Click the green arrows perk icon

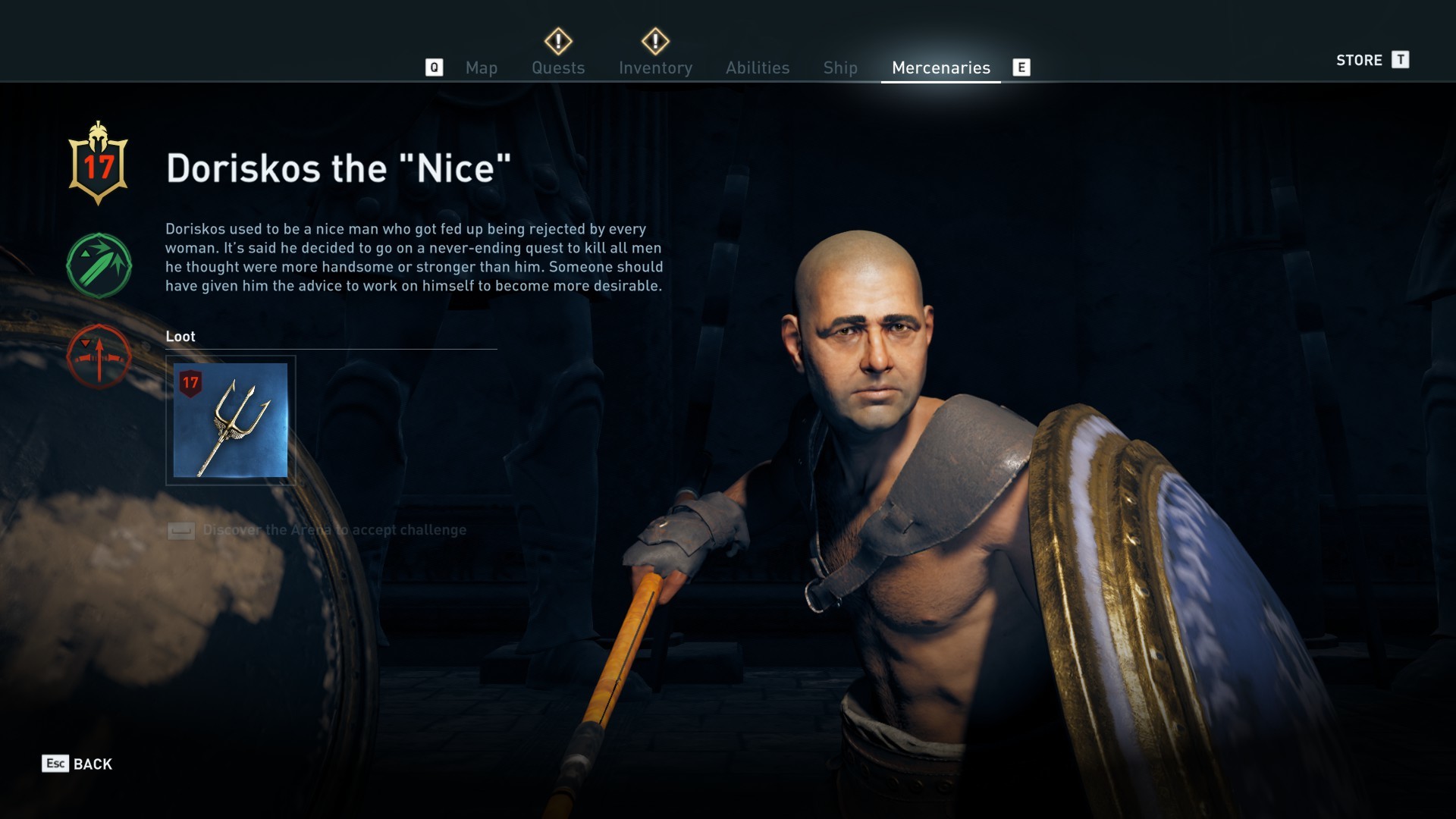(99, 265)
